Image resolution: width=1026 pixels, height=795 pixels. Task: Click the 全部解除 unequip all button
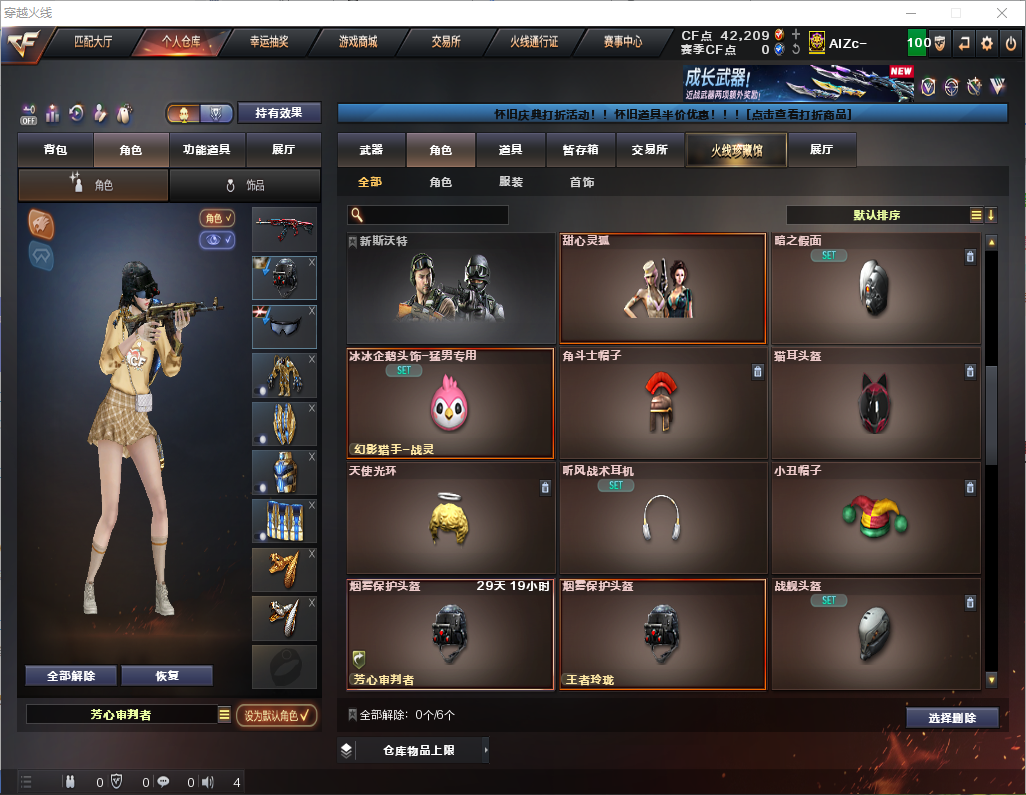pyautogui.click(x=71, y=676)
